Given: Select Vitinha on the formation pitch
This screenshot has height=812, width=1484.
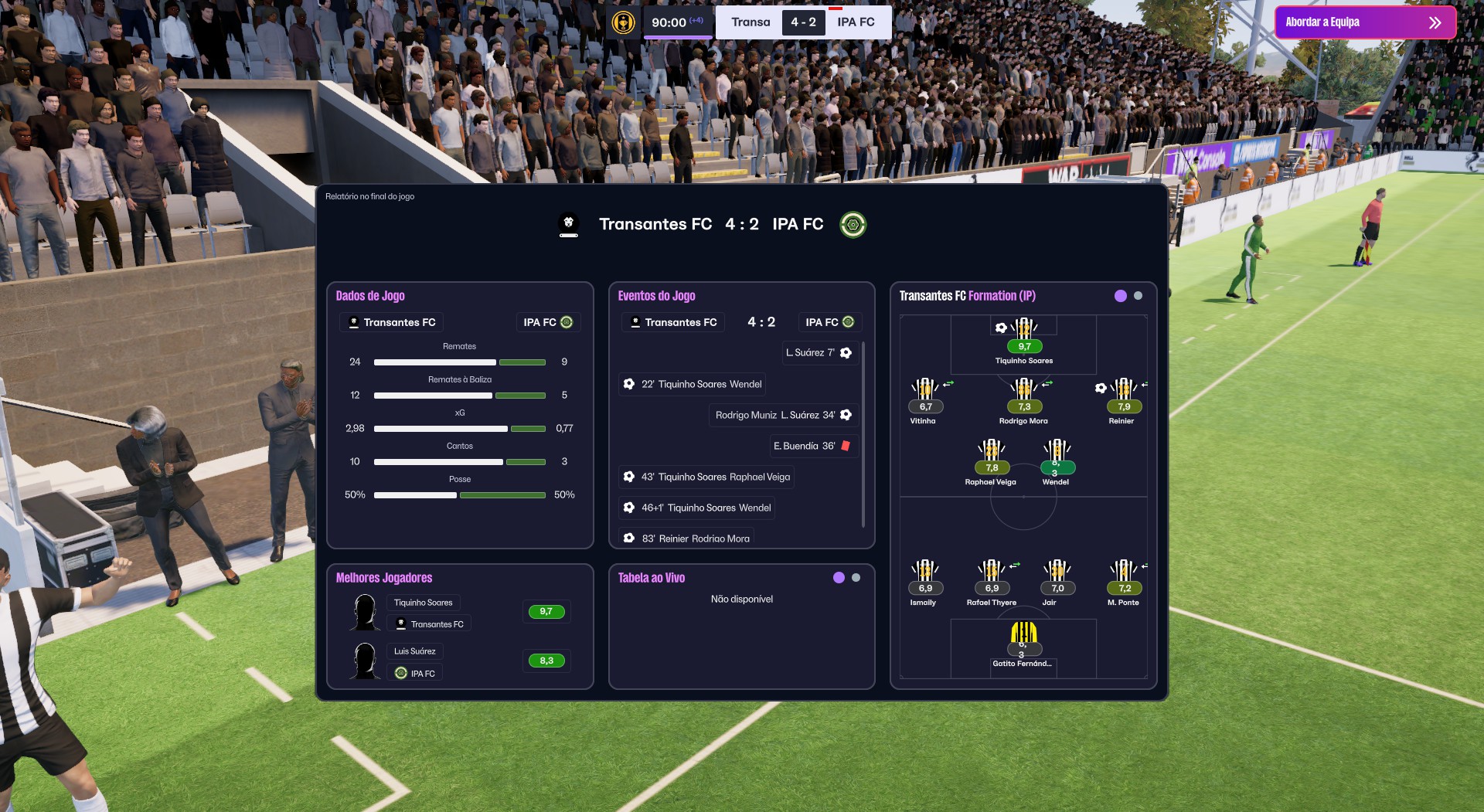Looking at the screenshot, I should (924, 394).
